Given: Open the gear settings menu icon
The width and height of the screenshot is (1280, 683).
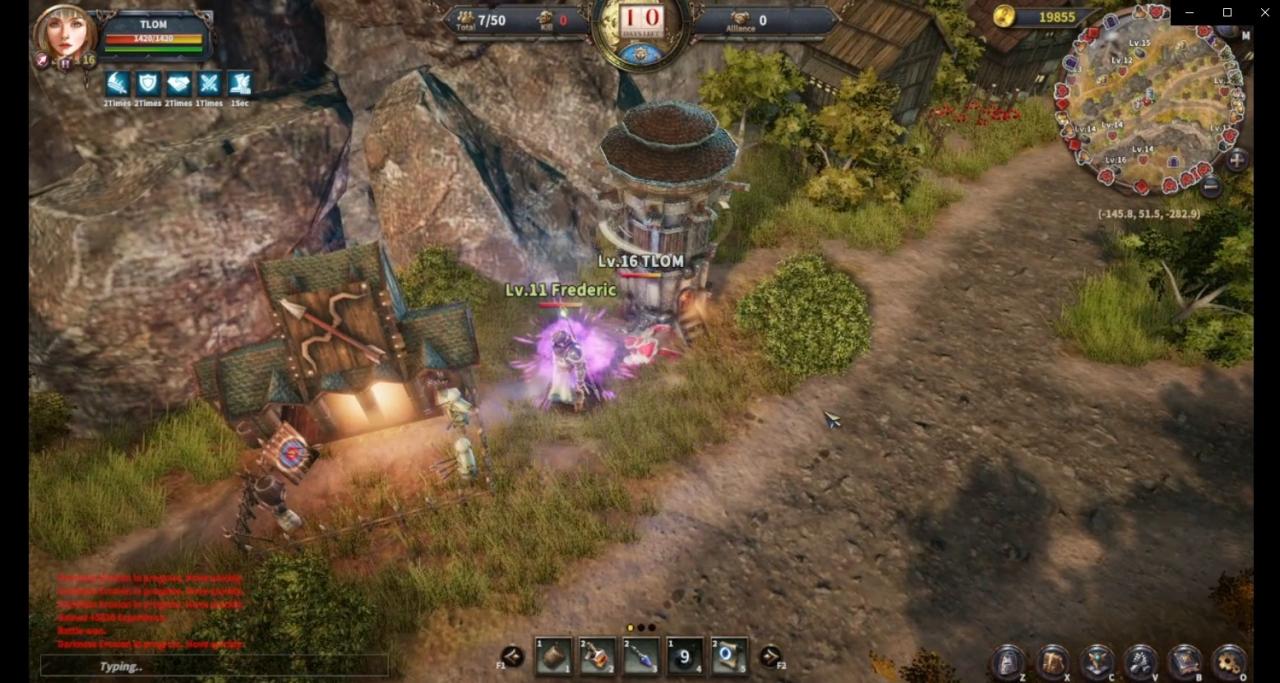Looking at the screenshot, I should [x=1229, y=661].
